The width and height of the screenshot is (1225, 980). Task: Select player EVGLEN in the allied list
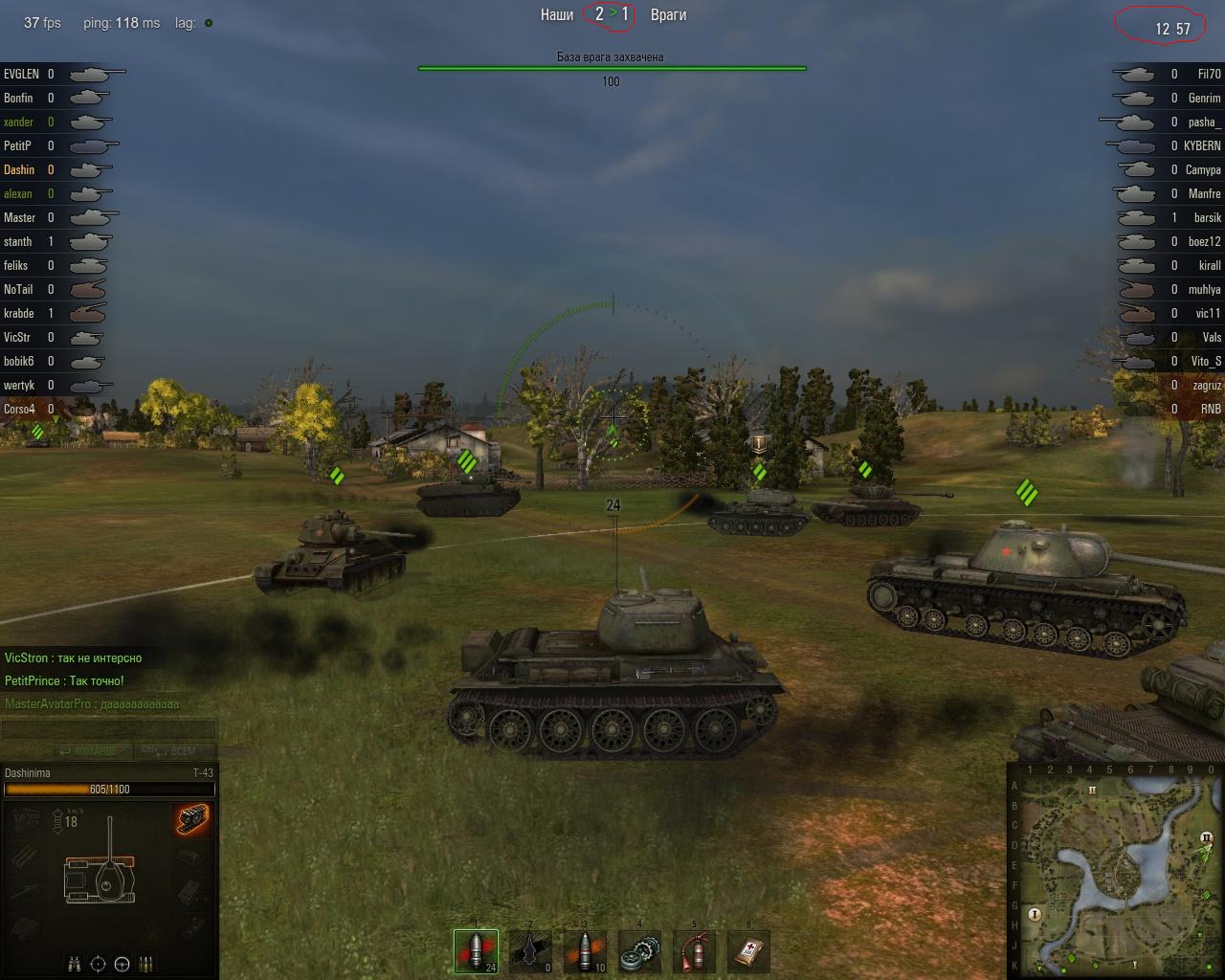pyautogui.click(x=22, y=75)
